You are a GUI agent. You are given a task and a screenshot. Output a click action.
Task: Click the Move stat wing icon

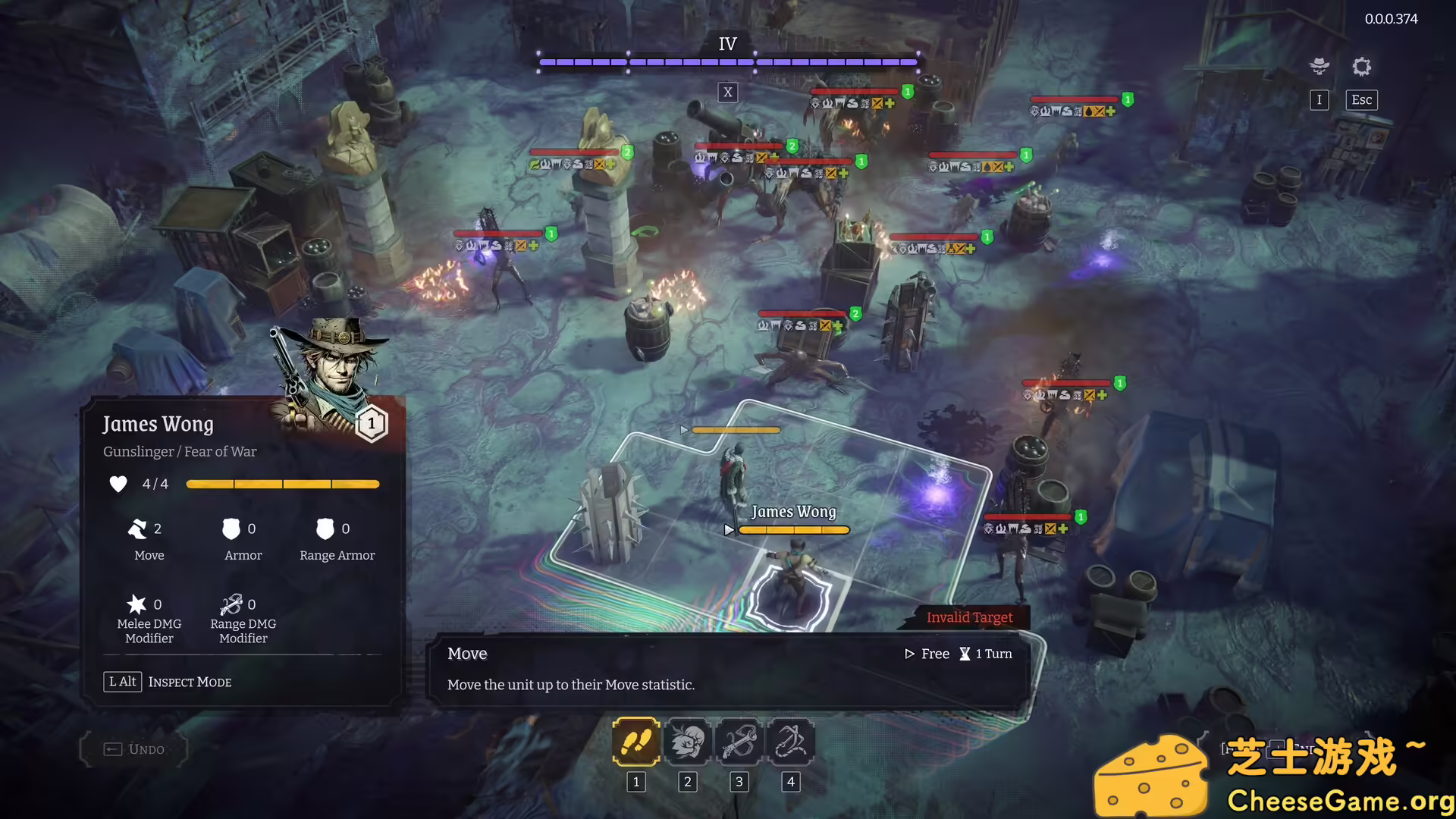pyautogui.click(x=140, y=529)
